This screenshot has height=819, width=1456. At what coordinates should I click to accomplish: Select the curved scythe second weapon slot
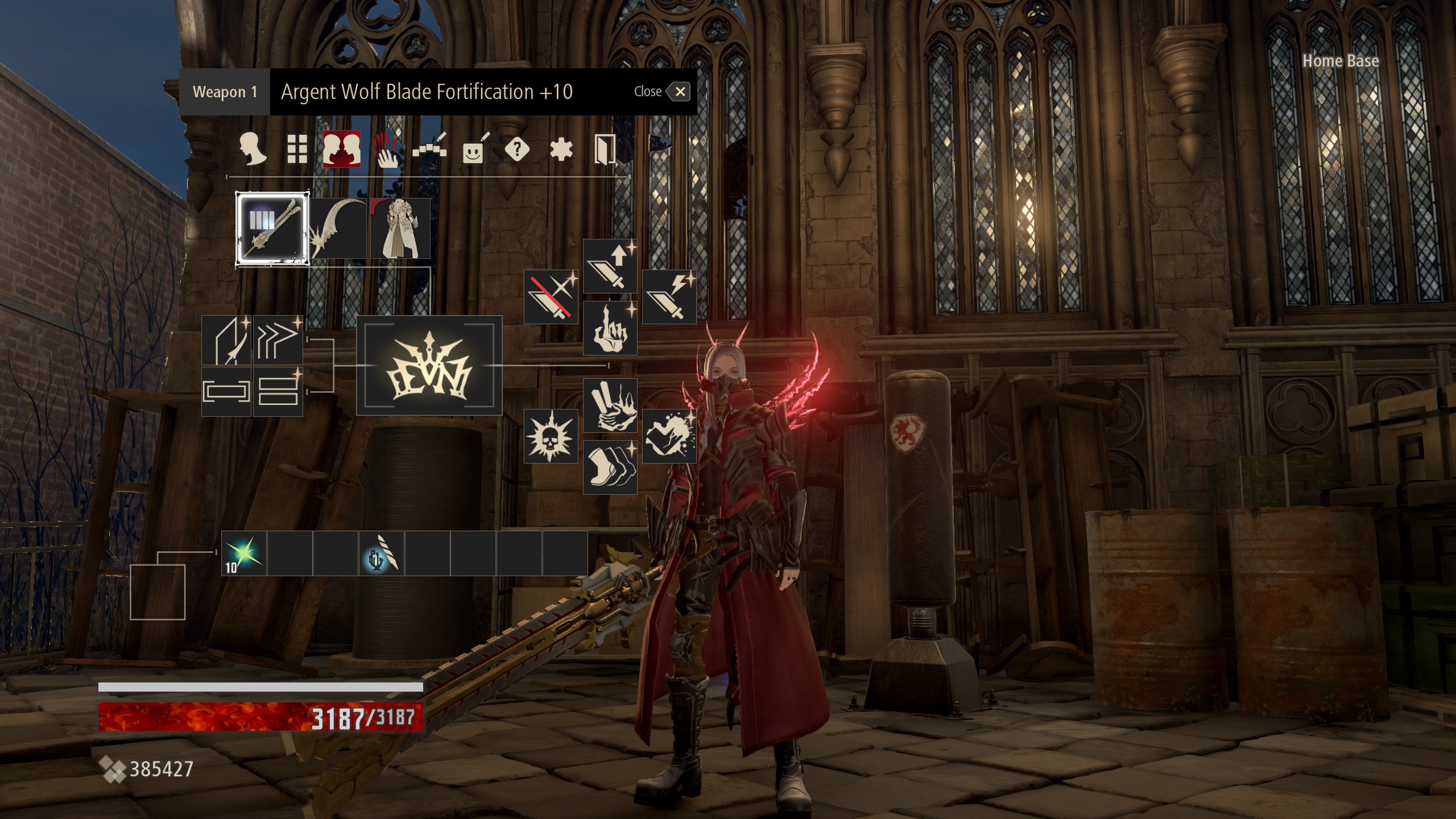(339, 229)
